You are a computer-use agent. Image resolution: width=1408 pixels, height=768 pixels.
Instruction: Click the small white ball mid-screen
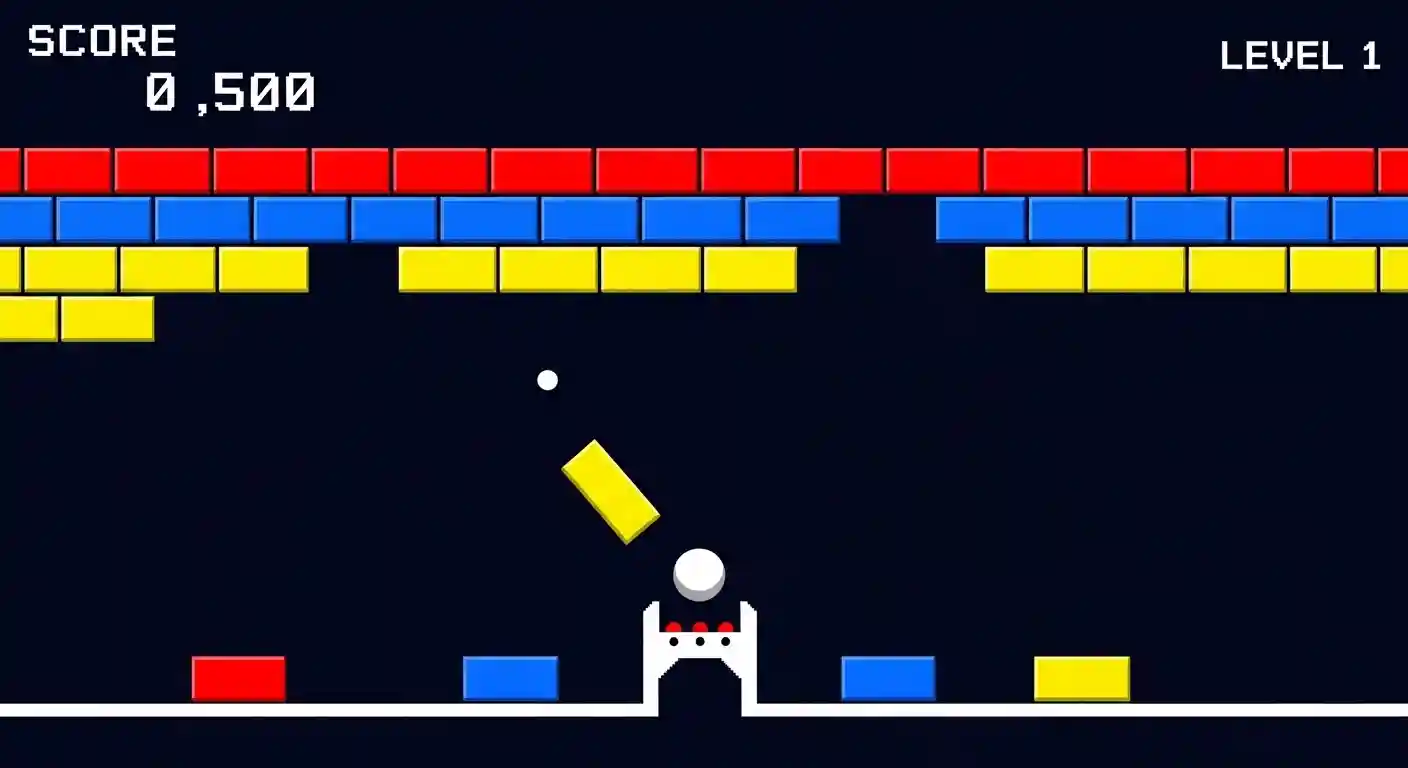547,380
